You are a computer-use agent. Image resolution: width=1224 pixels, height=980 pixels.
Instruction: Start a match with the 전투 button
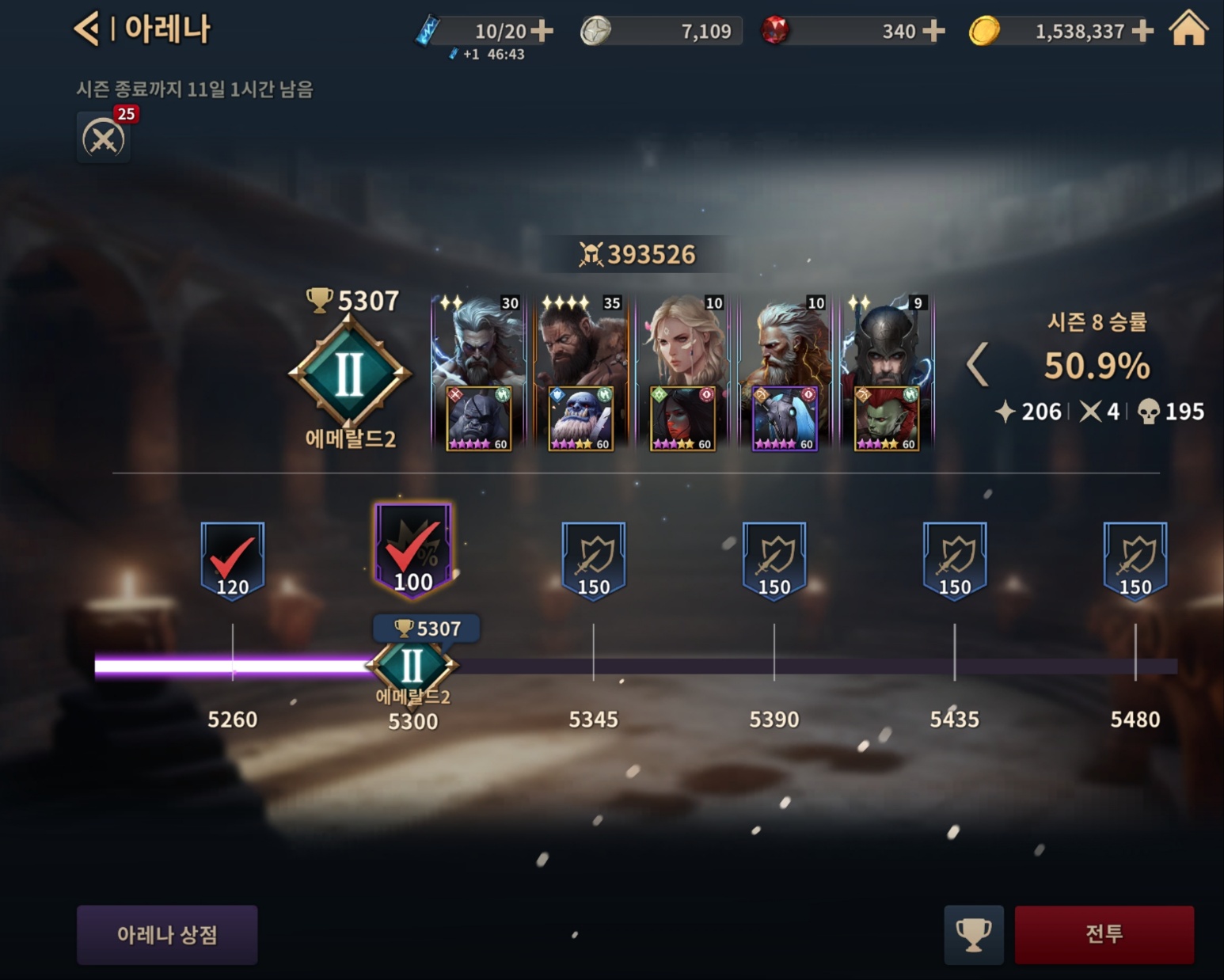click(1104, 935)
